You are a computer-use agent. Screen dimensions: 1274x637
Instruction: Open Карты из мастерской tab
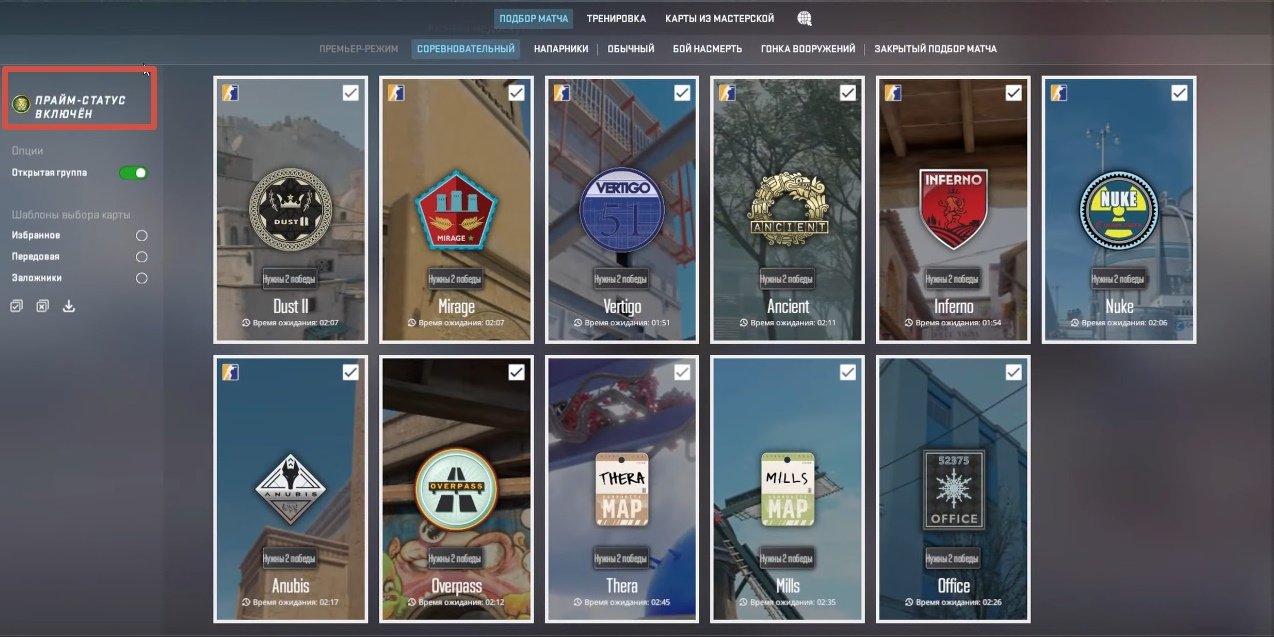[x=720, y=18]
